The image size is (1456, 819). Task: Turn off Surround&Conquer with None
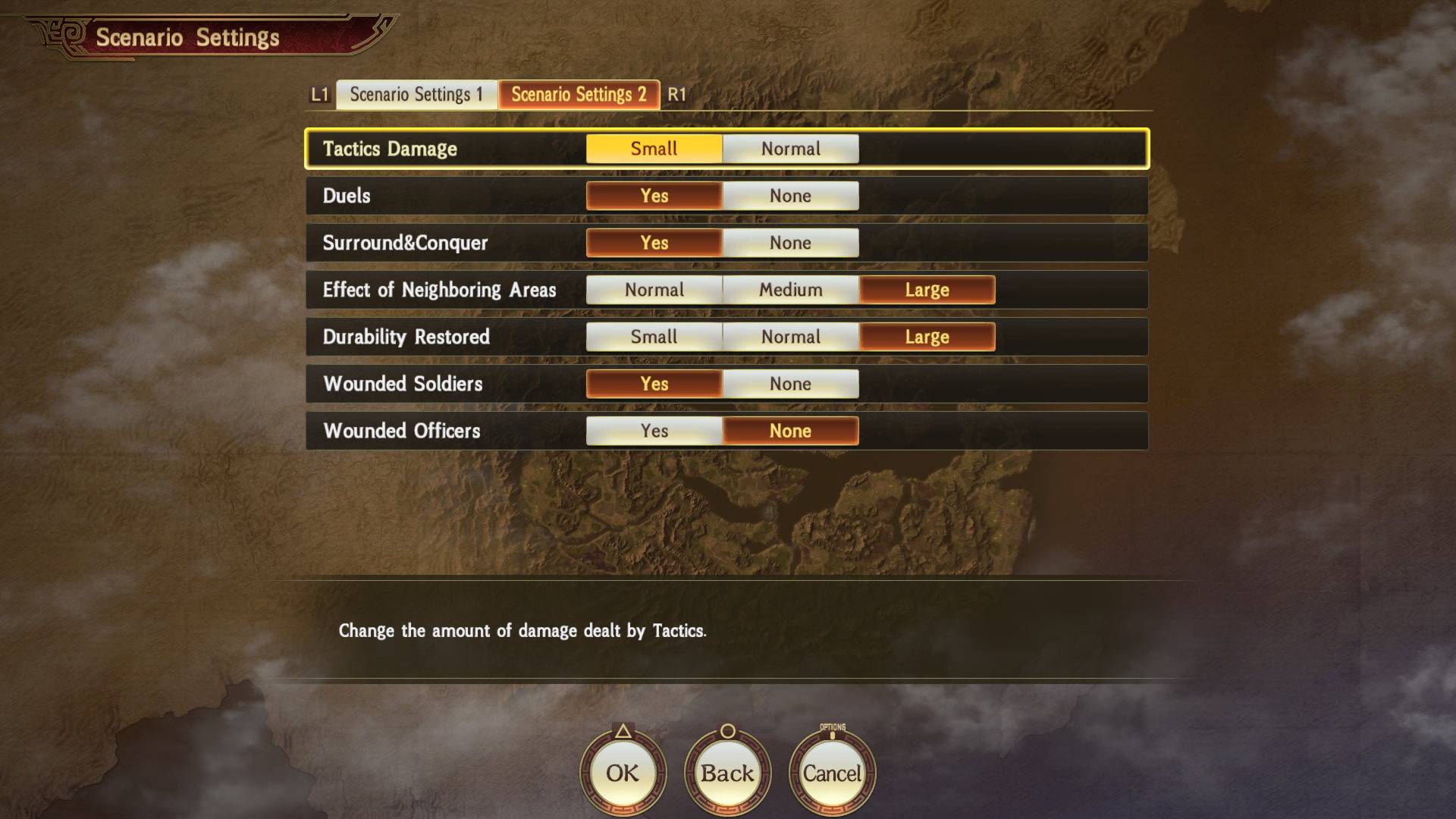(x=790, y=243)
